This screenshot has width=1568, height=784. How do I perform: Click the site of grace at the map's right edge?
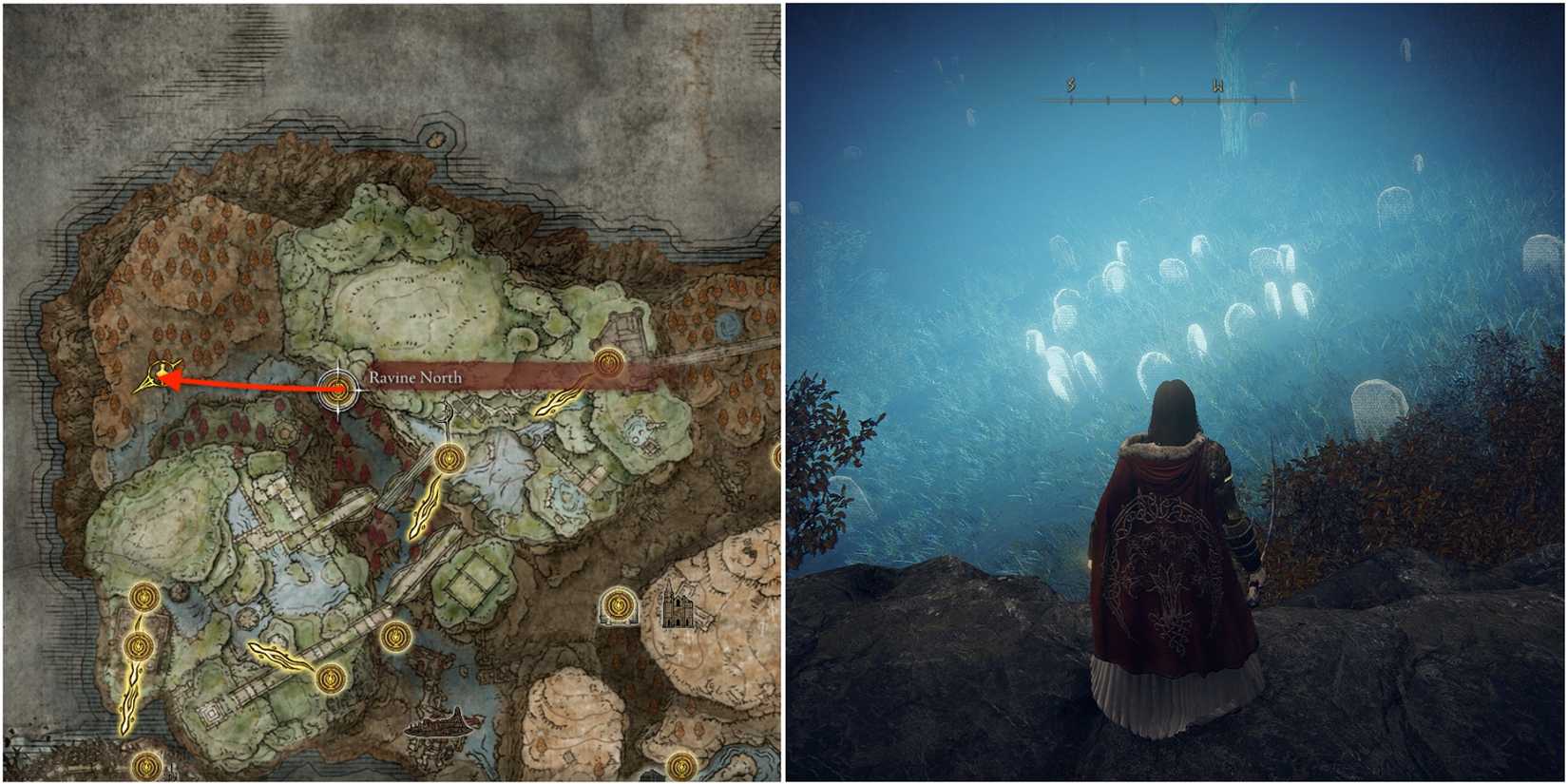pos(779,458)
